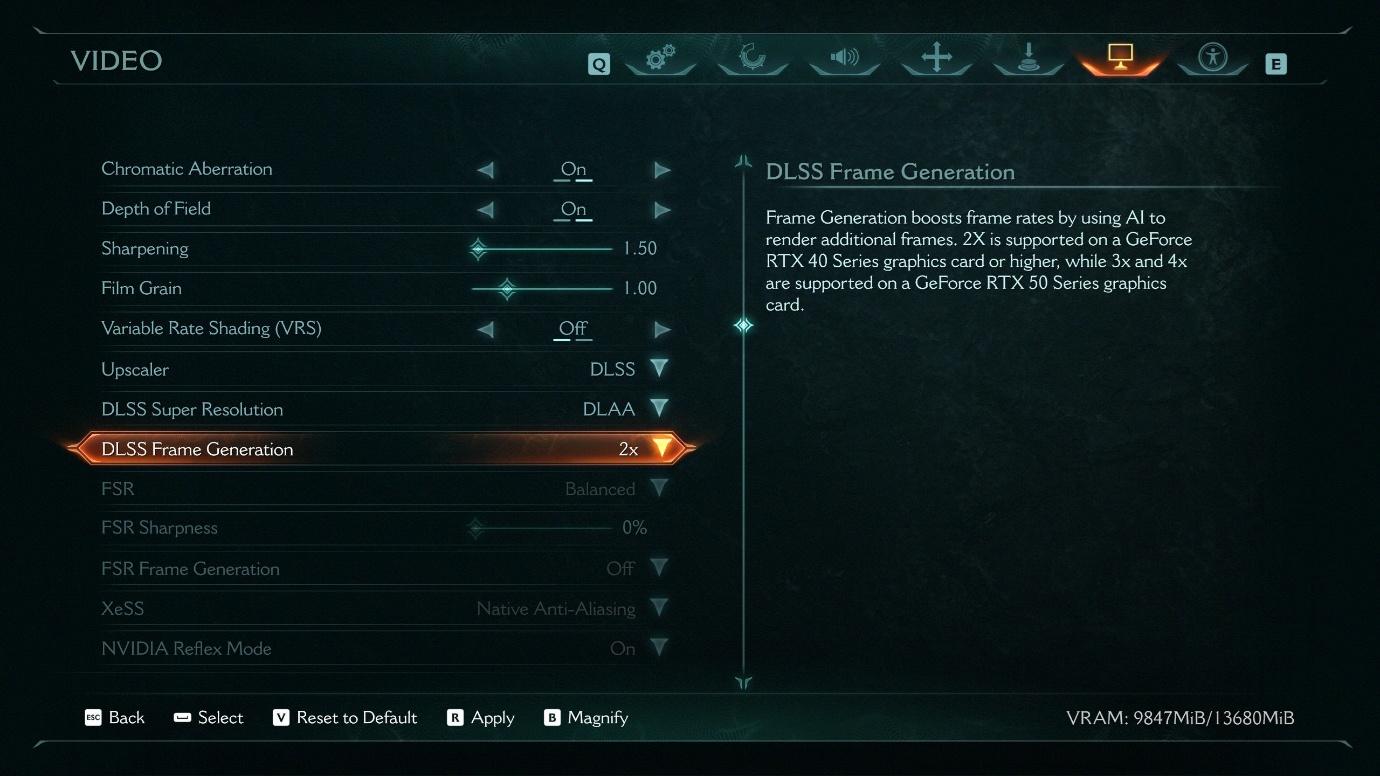
Task: Switch to the gears general settings tab
Action: coord(659,59)
